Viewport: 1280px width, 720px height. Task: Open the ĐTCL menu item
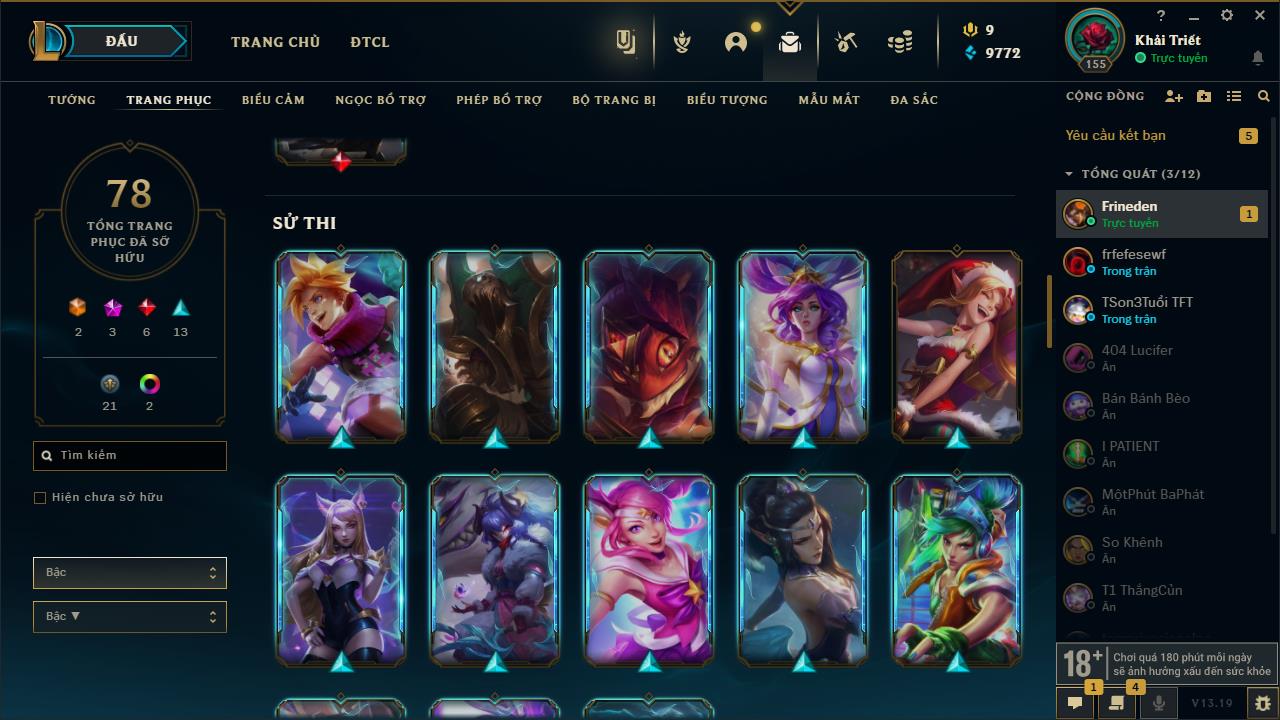pos(369,42)
